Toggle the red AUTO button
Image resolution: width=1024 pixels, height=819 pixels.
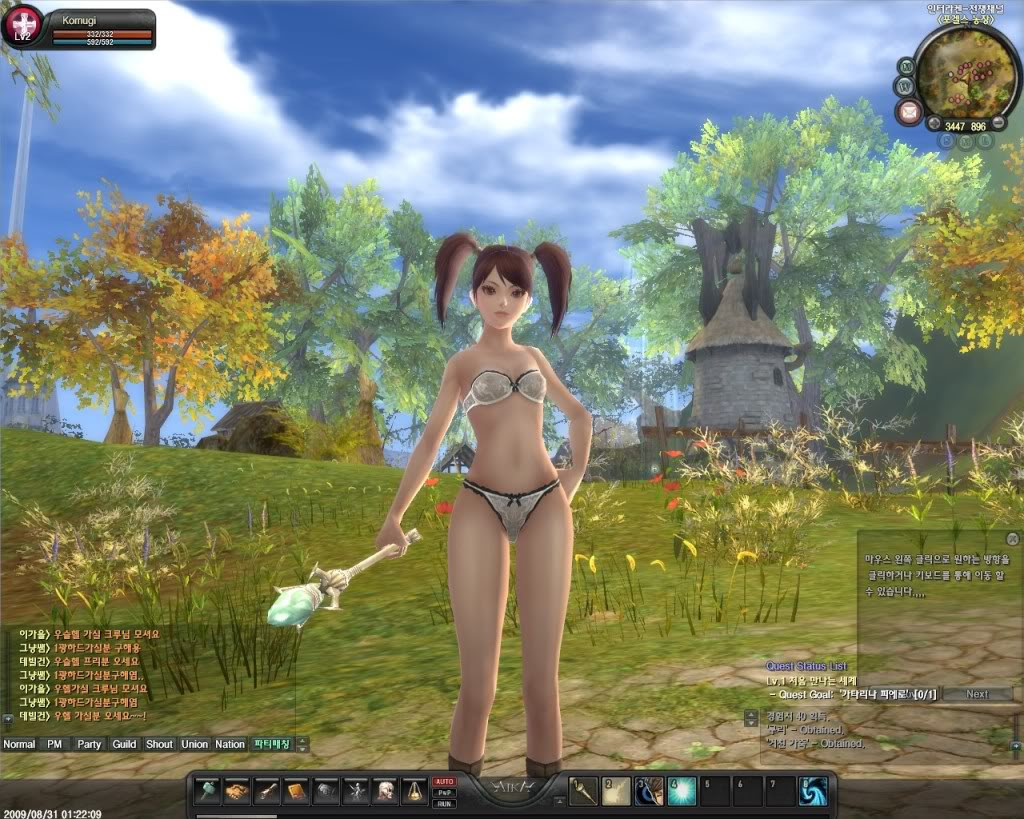[444, 781]
